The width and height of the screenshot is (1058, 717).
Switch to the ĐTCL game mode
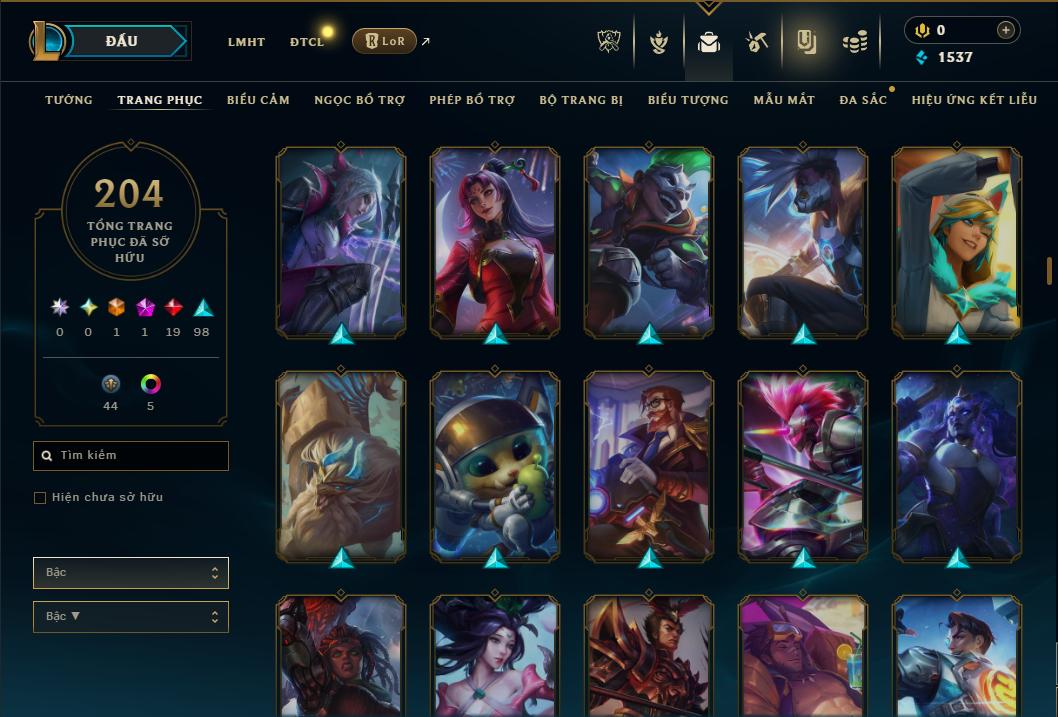pos(307,42)
